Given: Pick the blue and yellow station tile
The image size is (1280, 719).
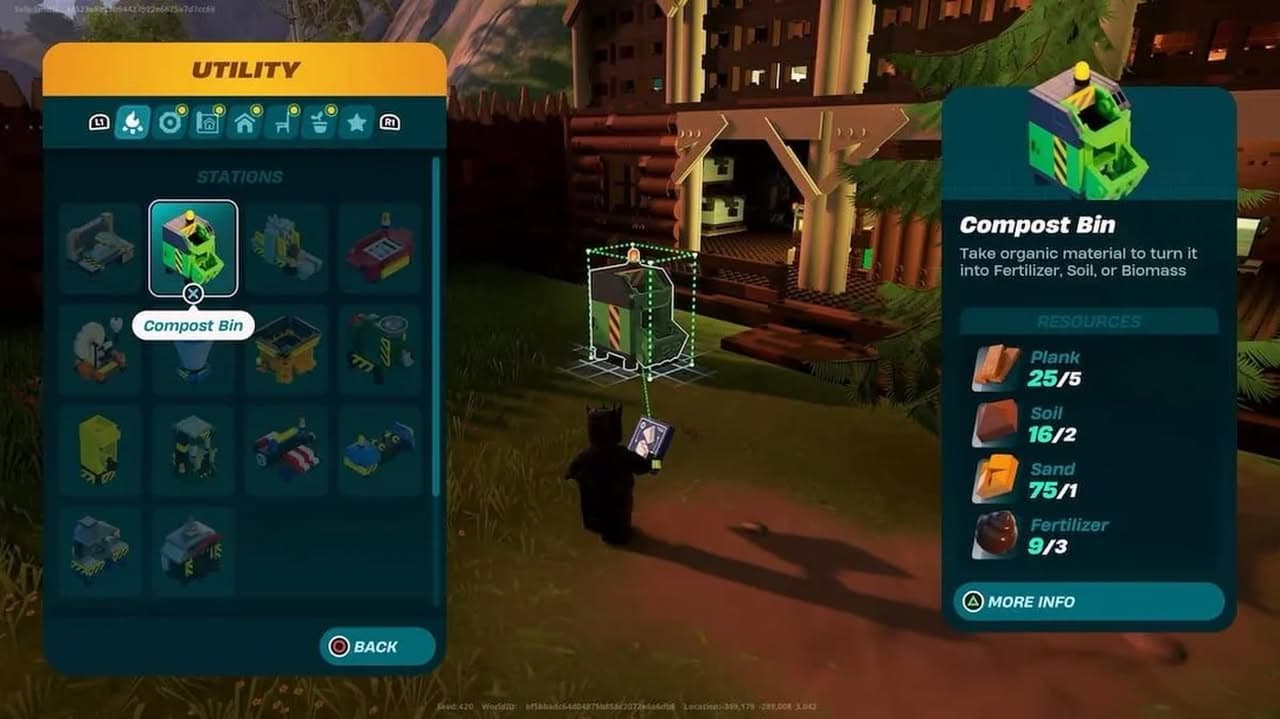Looking at the screenshot, I should [x=380, y=449].
